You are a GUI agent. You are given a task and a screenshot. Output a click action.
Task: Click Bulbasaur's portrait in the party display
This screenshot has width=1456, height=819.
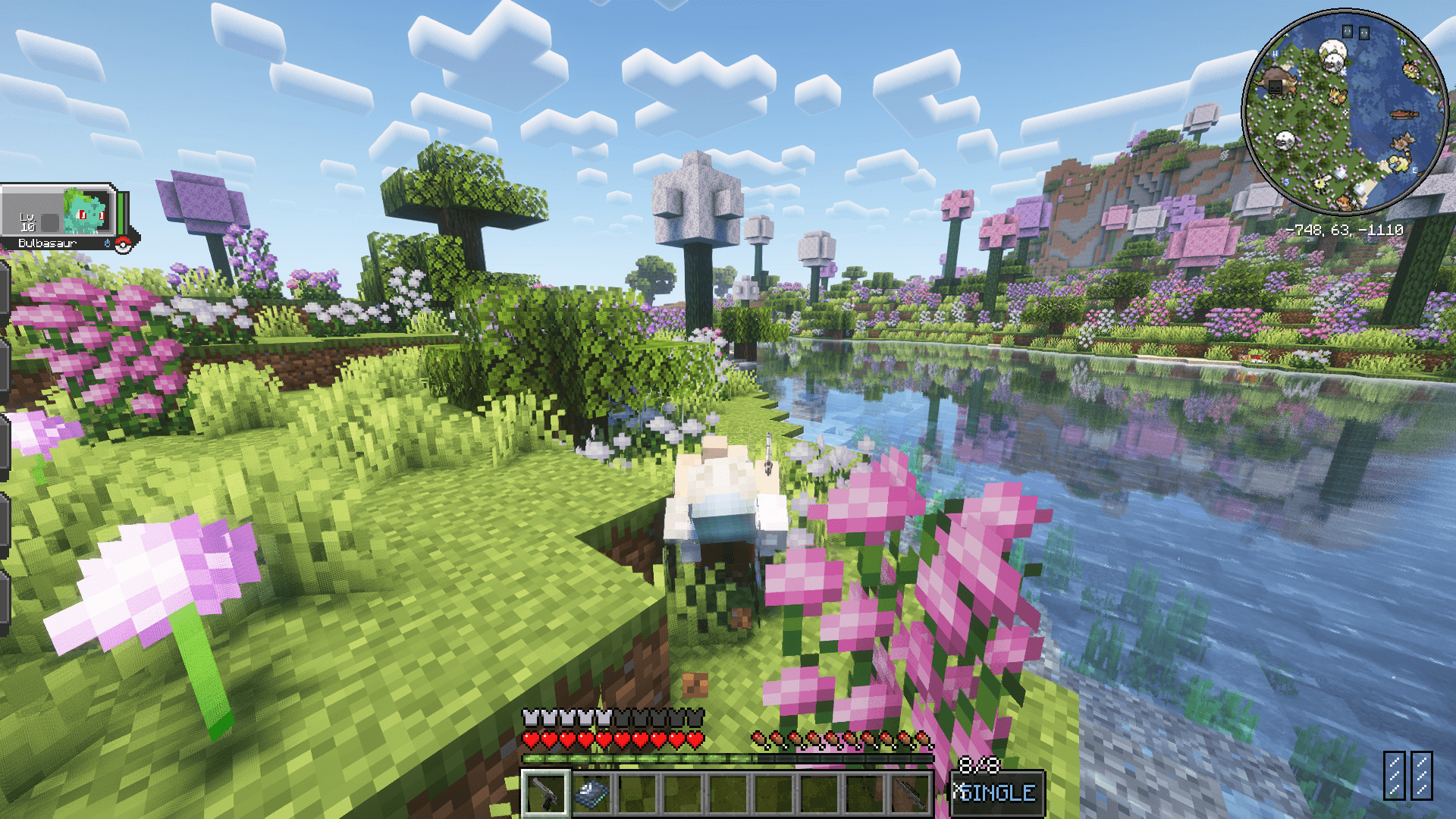point(85,211)
